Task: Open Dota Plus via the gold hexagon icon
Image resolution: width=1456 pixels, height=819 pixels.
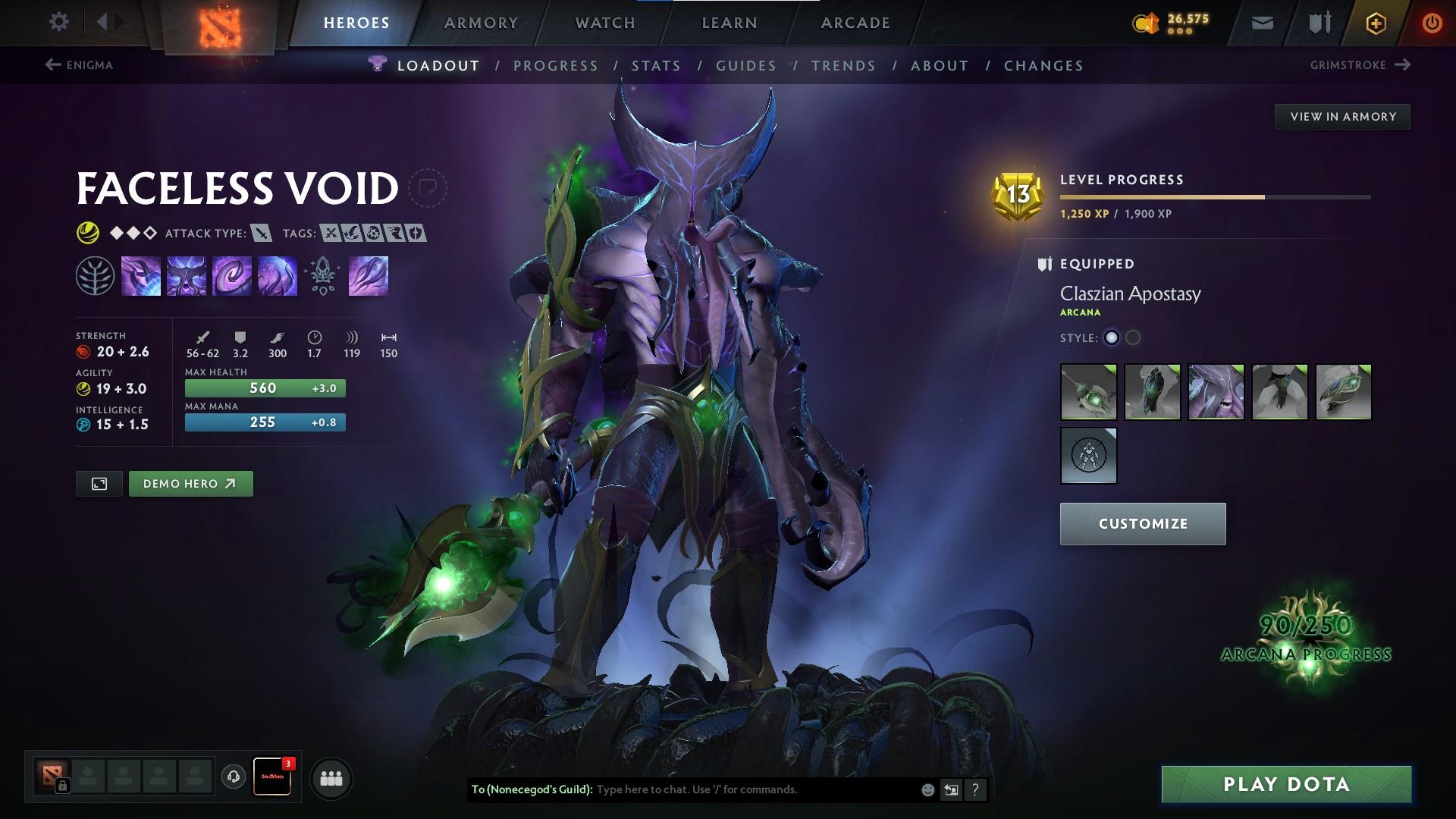Action: (1375, 23)
